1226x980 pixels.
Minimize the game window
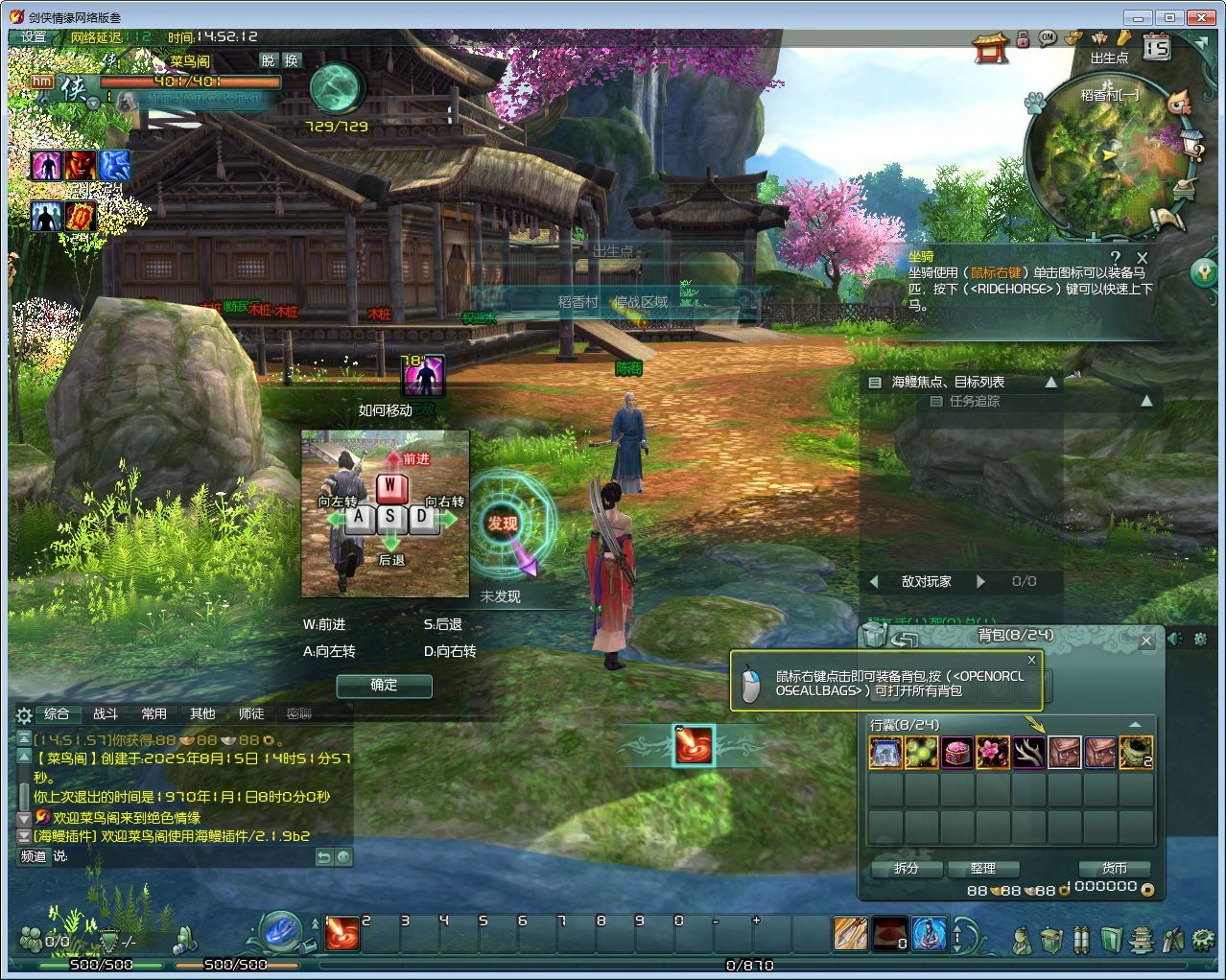(x=1140, y=17)
